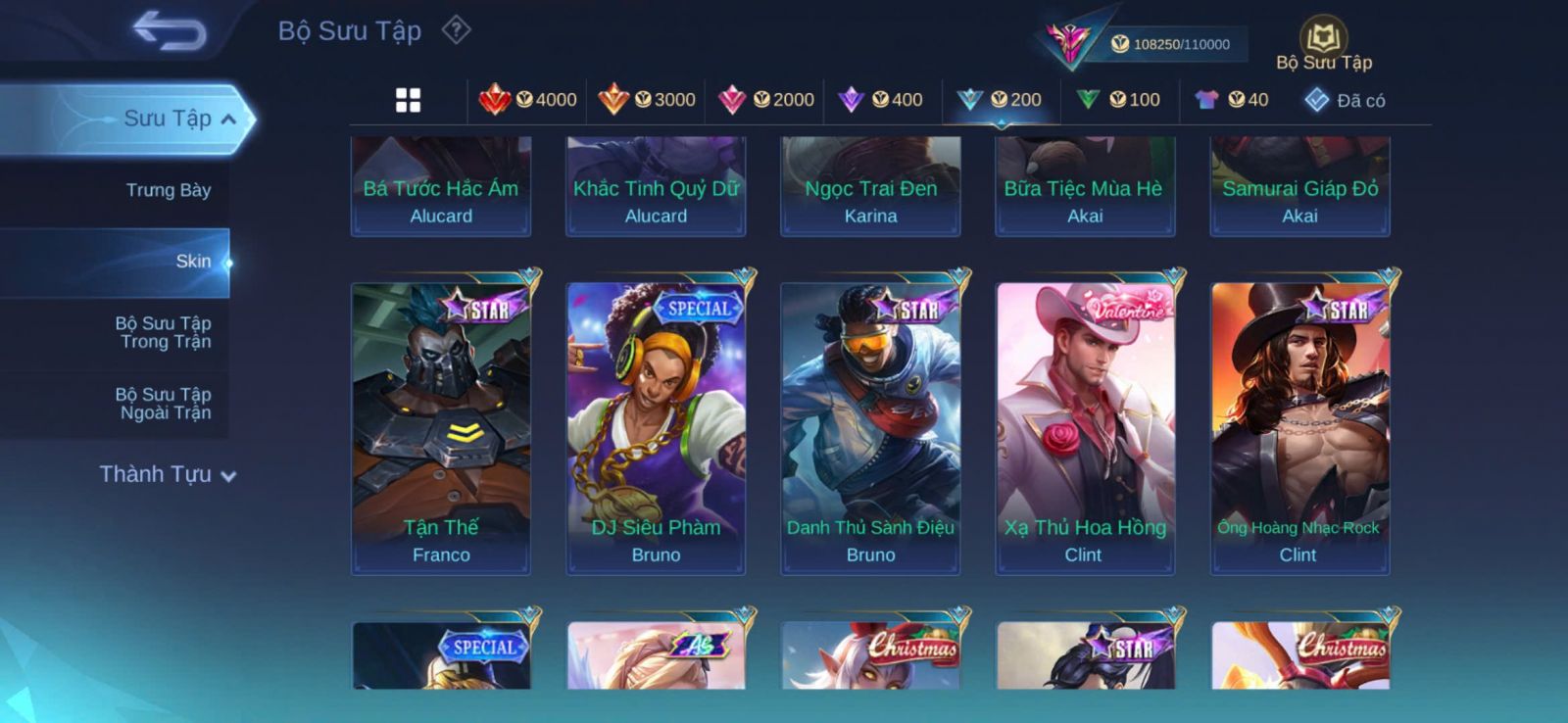Show all skins with grid icon
This screenshot has height=723, width=1568.
408,100
